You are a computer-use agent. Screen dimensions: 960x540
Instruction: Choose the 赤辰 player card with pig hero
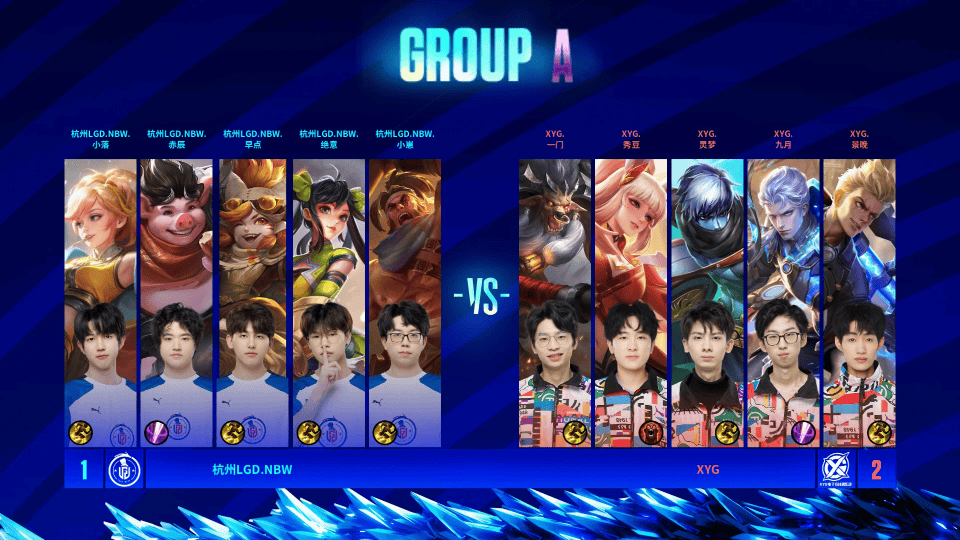pyautogui.click(x=176, y=302)
